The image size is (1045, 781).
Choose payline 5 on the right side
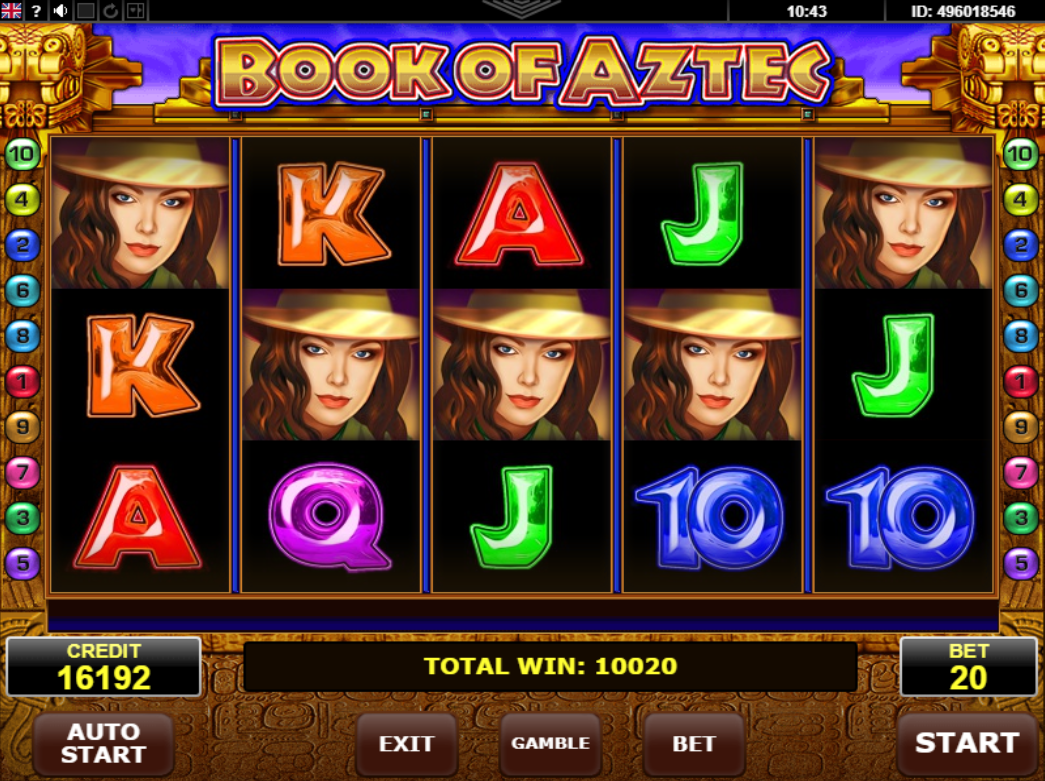click(1020, 564)
